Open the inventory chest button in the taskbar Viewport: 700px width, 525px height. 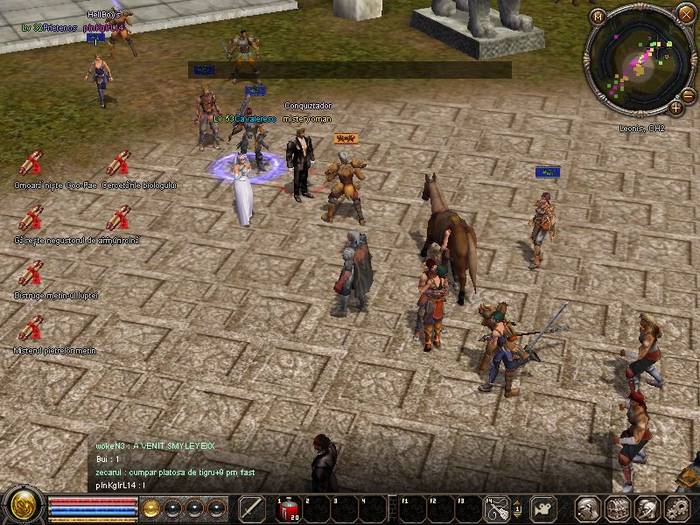[618, 508]
